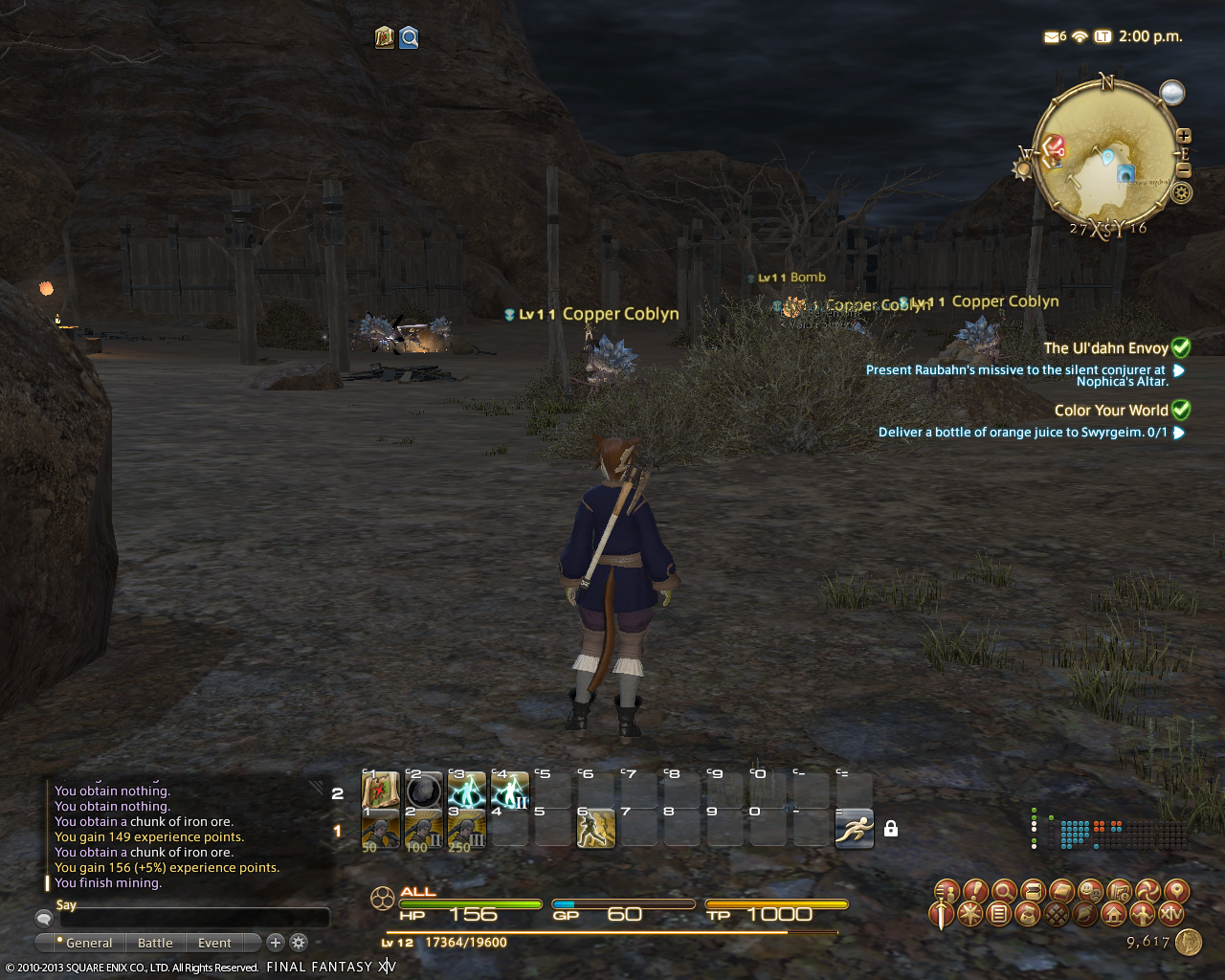The height and width of the screenshot is (980, 1225).
Task: Zoom in the minimap with plus button
Action: tap(1182, 137)
